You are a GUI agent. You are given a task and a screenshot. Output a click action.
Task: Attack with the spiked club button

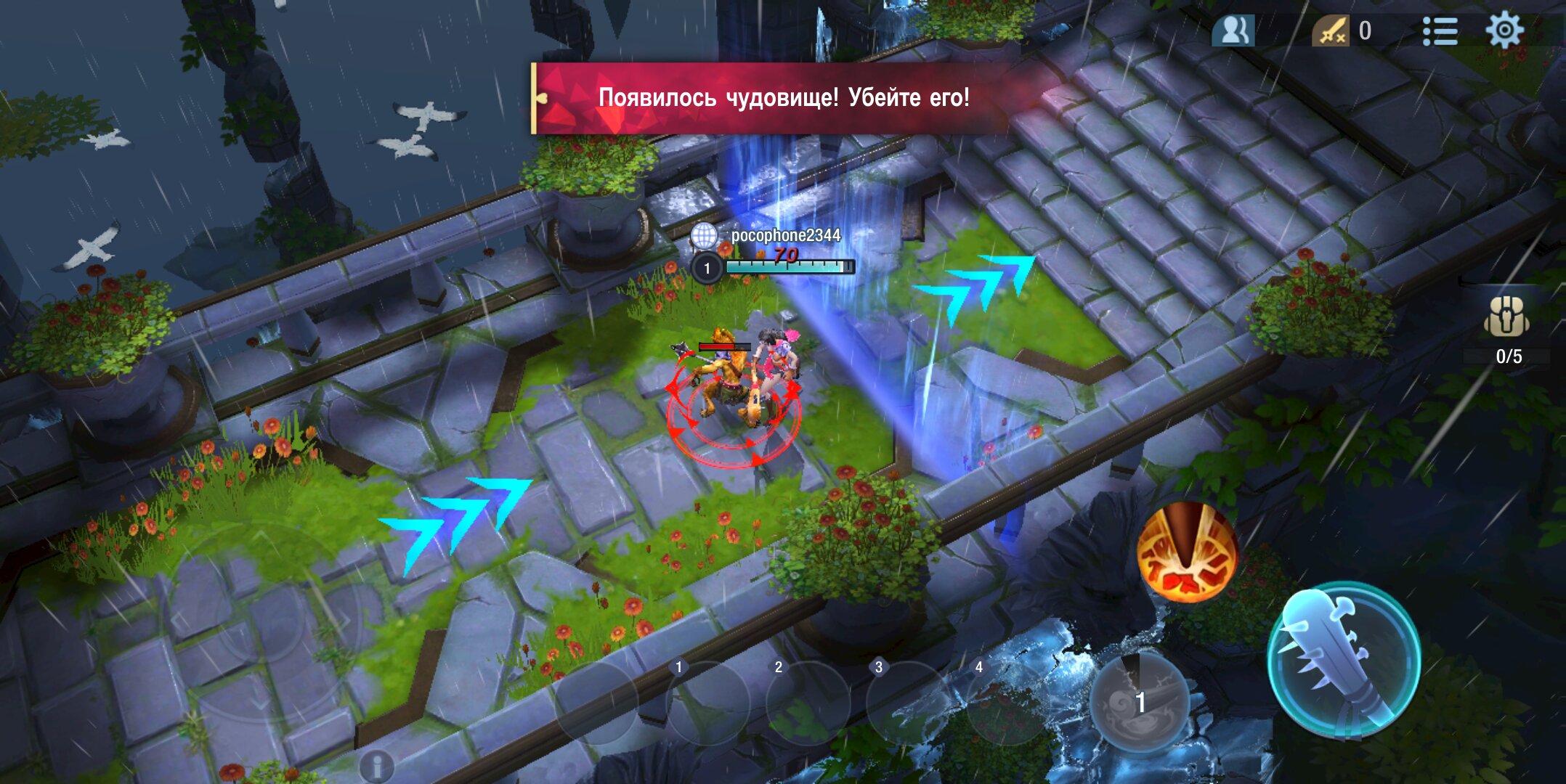1344,661
